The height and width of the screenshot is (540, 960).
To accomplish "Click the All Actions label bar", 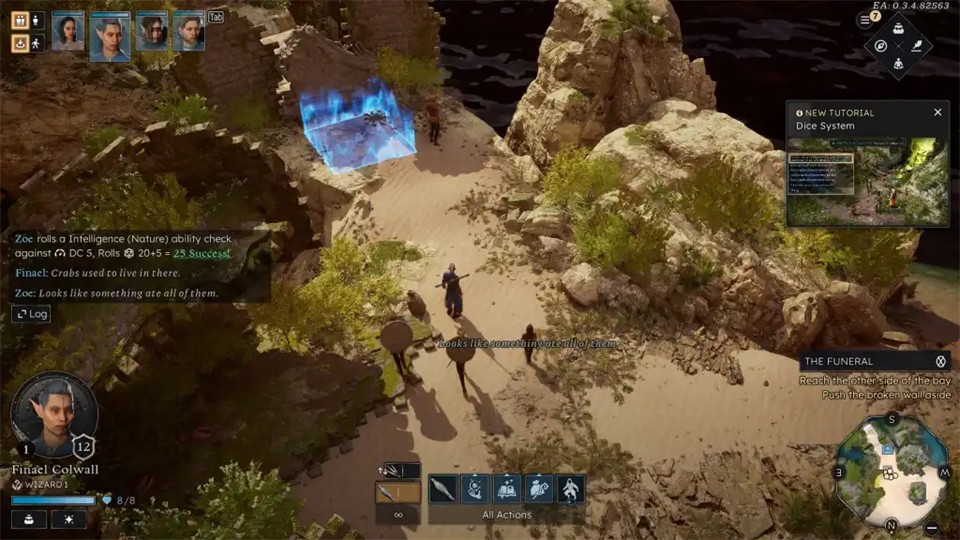I will tap(507, 515).
